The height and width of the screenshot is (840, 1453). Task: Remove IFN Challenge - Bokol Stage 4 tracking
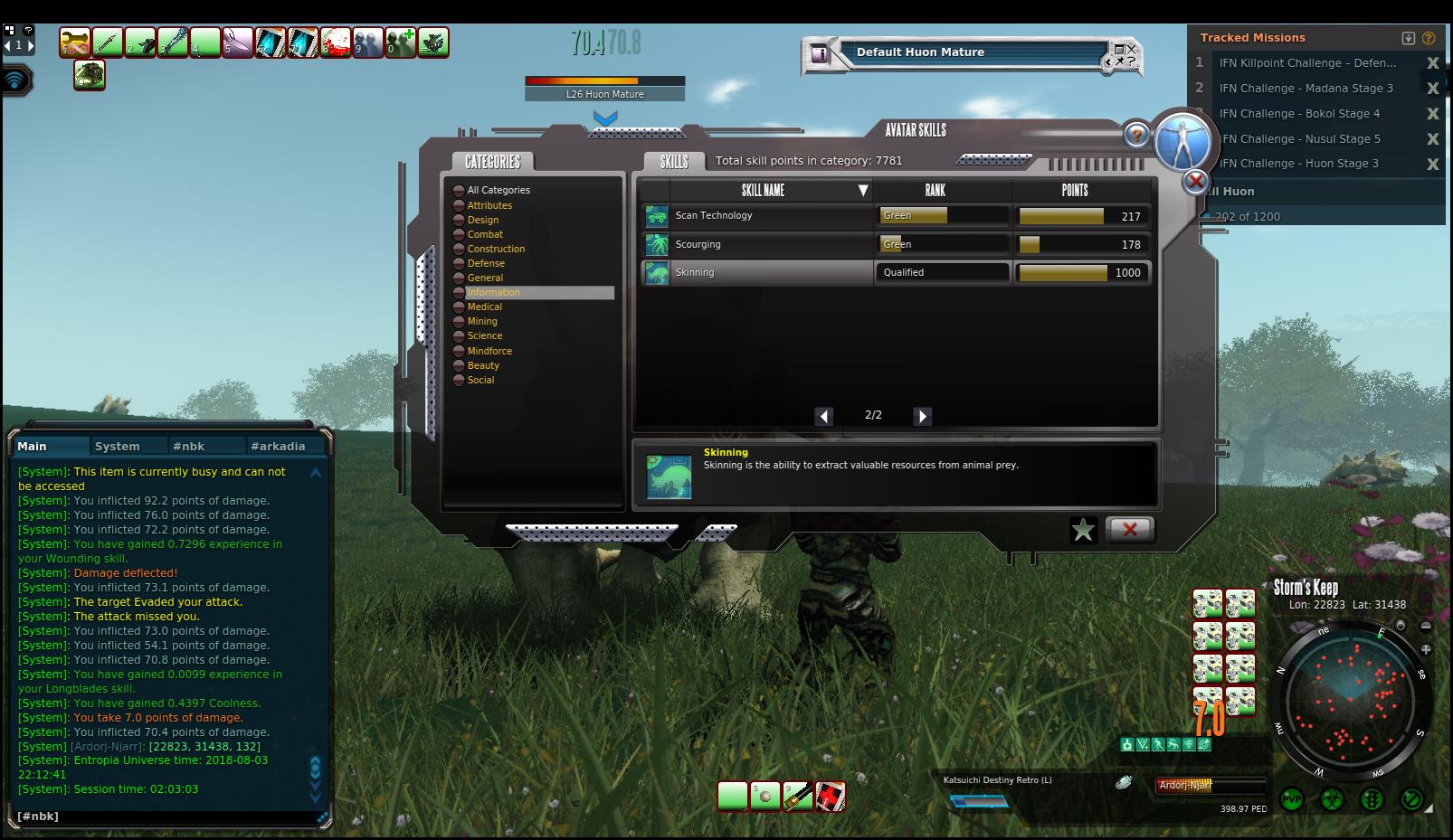pyautogui.click(x=1432, y=114)
